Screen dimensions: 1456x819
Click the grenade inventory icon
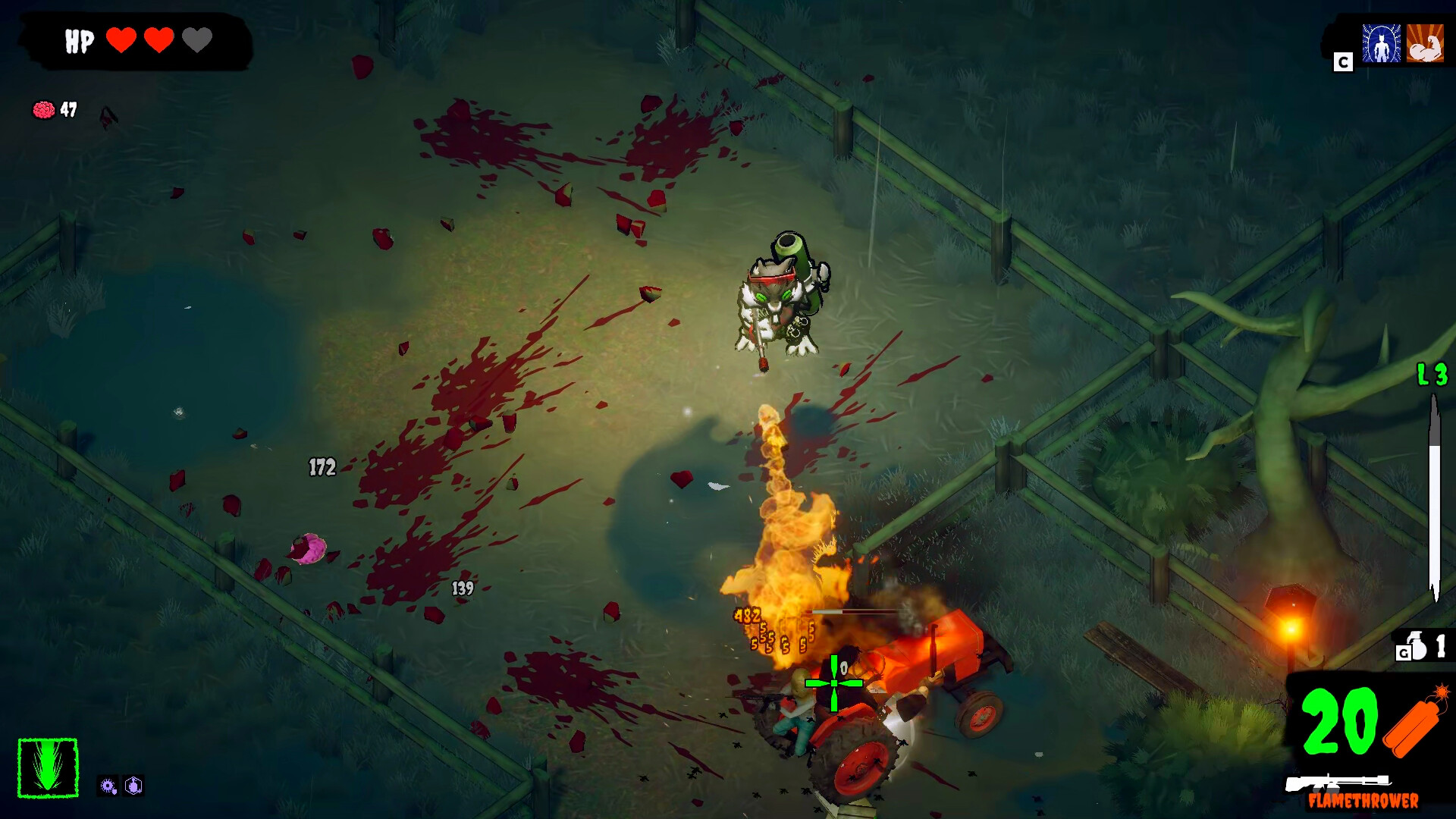1417,646
